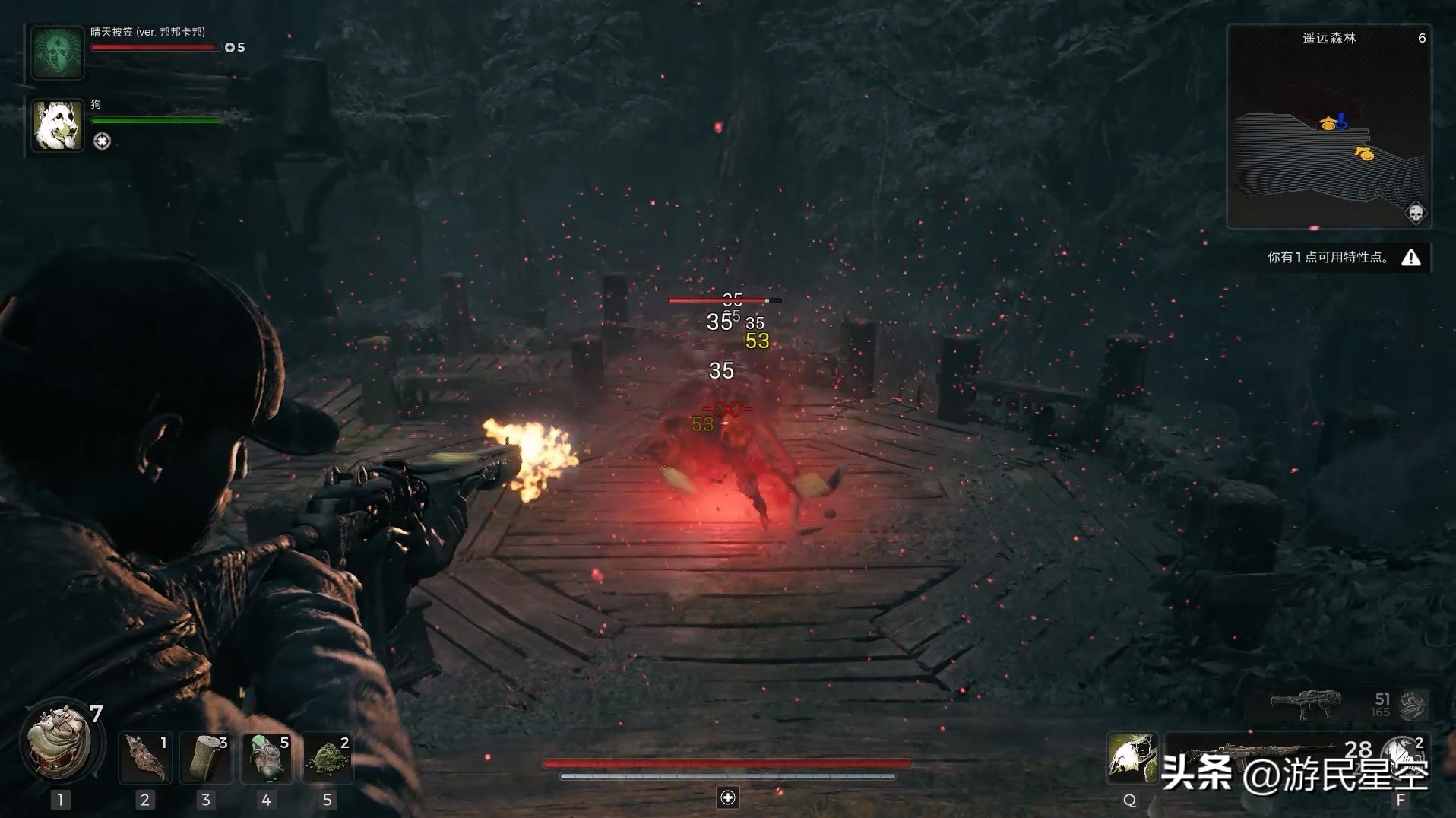Viewport: 1456px width, 818px height.
Task: Click the status icon below the stamina bar
Action: [x=728, y=797]
